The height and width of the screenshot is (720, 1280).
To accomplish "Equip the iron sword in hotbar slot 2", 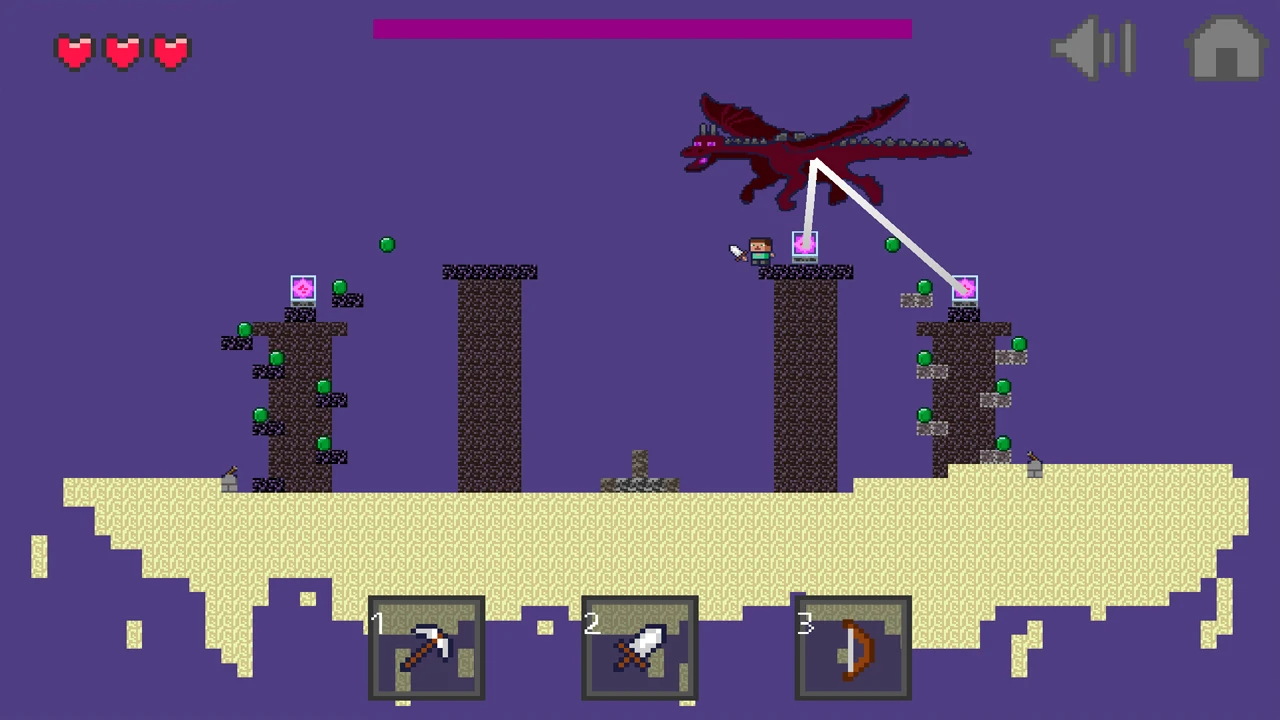I will click(640, 648).
